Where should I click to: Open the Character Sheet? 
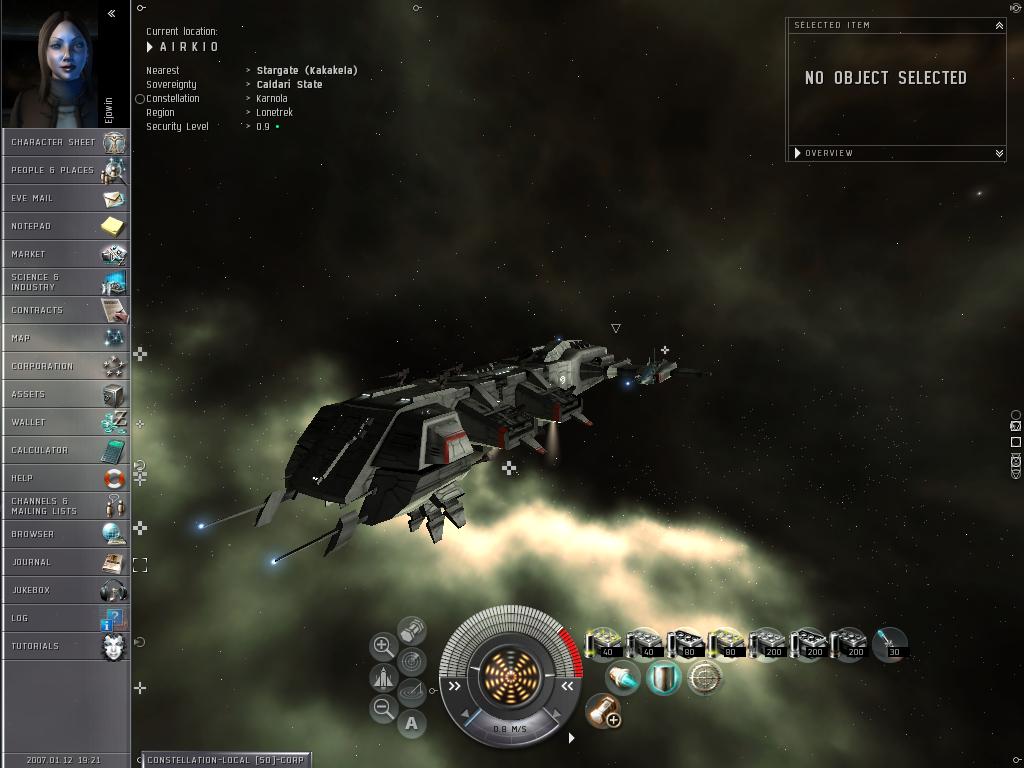[65, 142]
